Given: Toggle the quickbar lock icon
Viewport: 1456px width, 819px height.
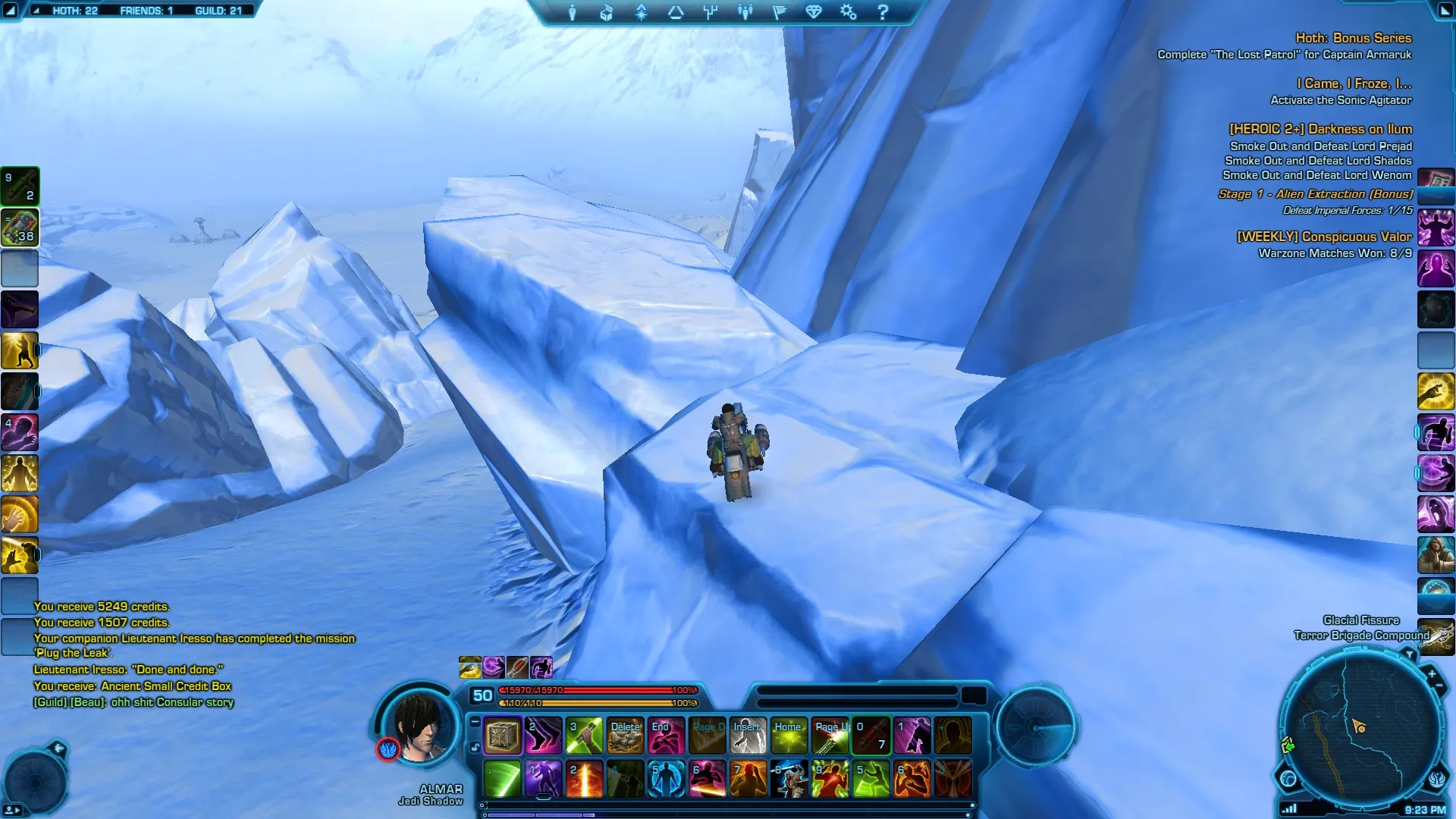Looking at the screenshot, I should 475,748.
